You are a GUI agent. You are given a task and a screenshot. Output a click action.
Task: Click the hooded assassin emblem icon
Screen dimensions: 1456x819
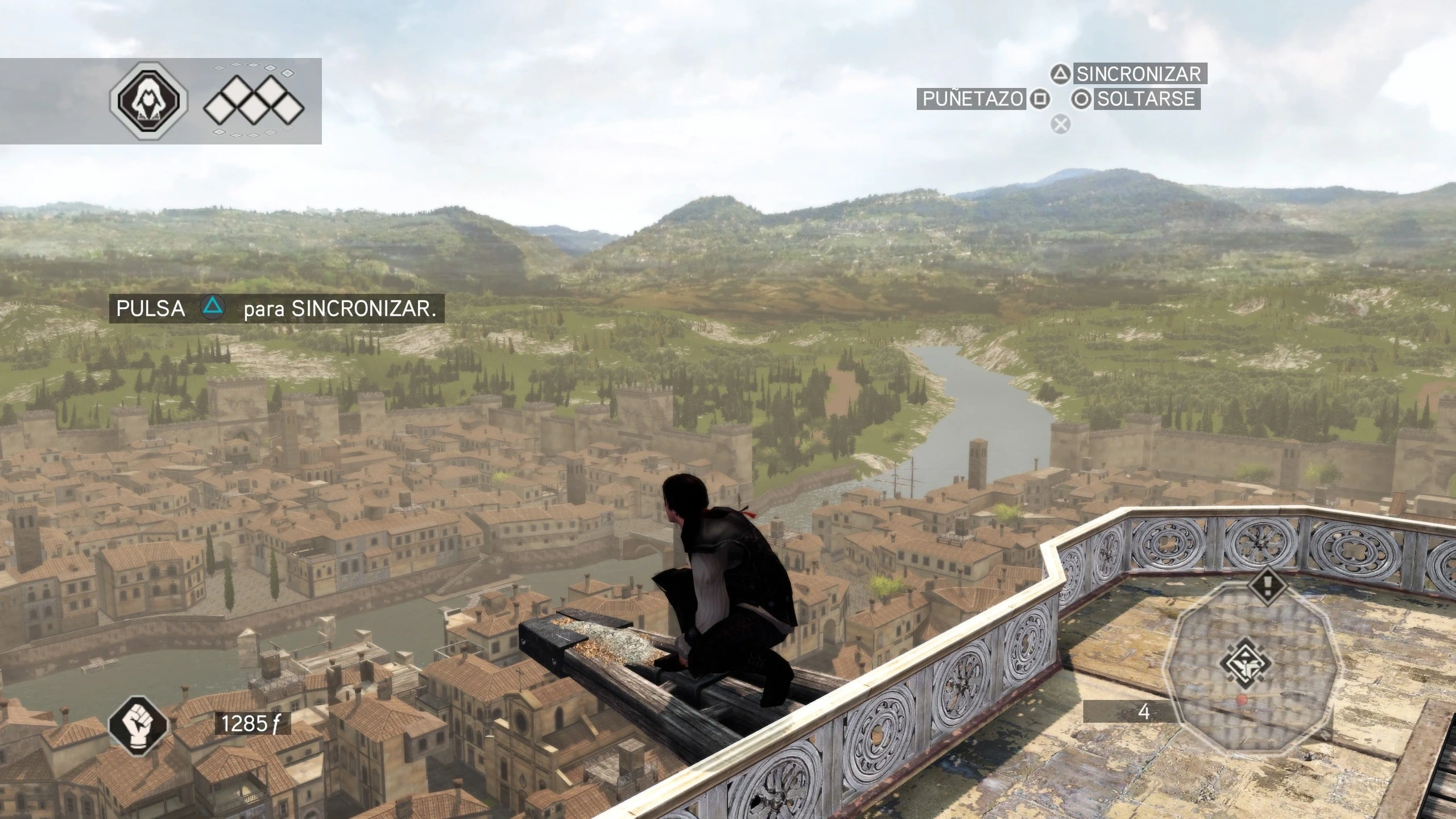point(148,100)
